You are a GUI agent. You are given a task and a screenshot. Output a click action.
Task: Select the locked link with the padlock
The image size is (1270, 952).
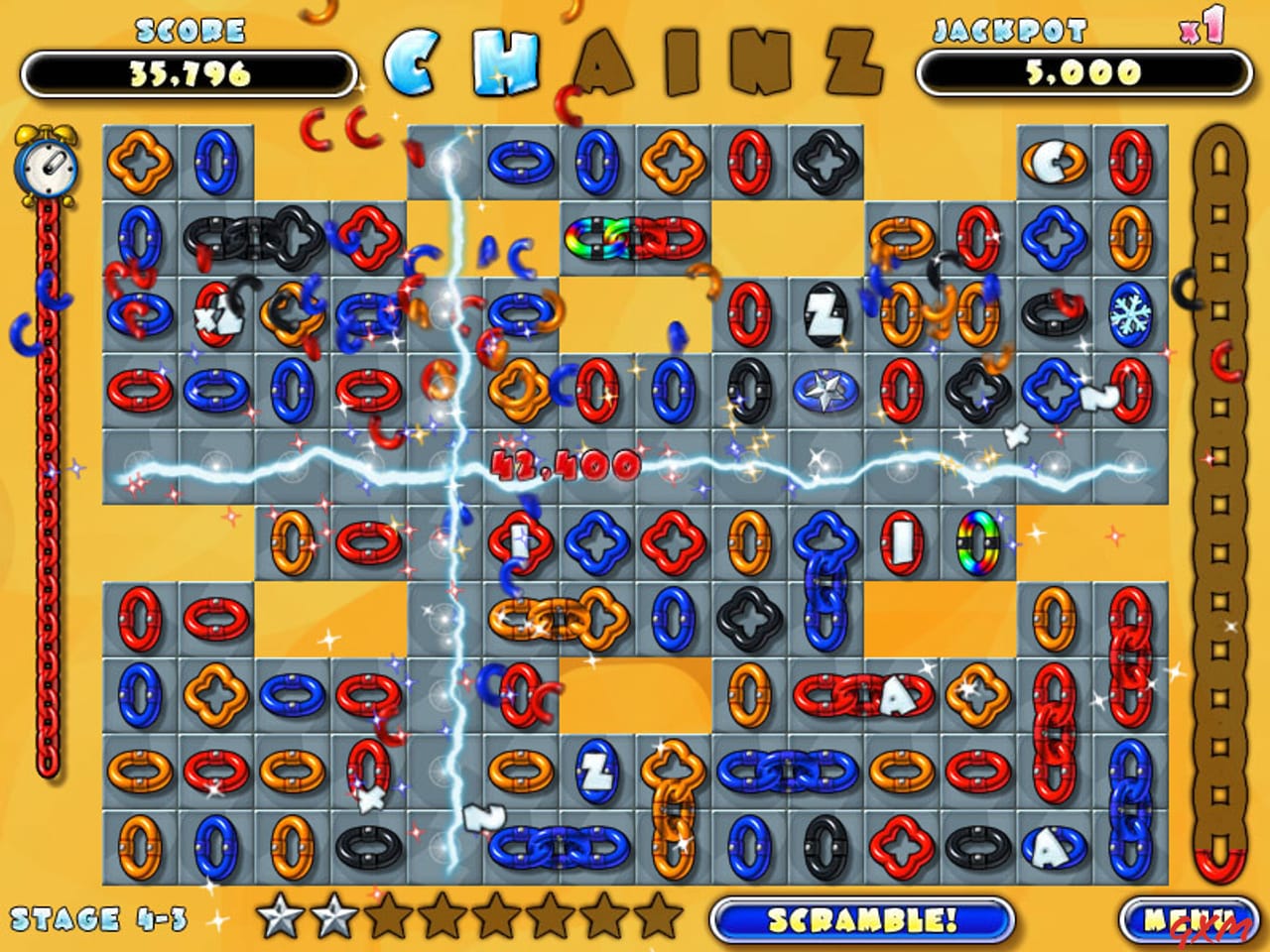pyautogui.click(x=216, y=315)
